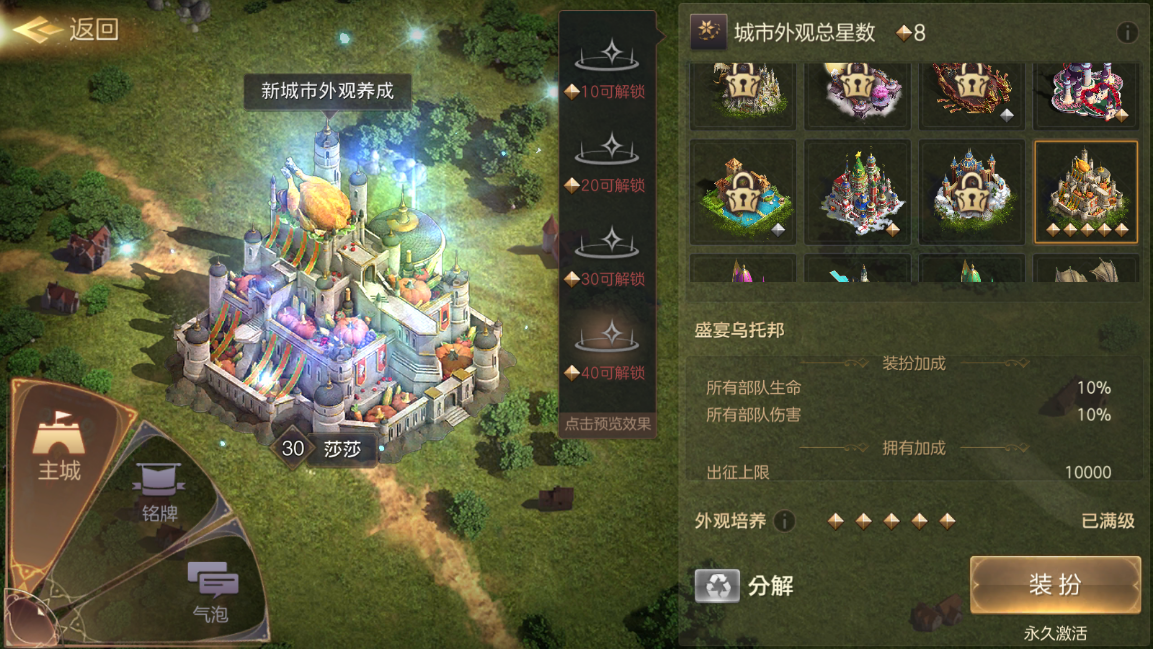Screen dimensions: 1153x649
Task: Select the Christmas tree city skin
Action: point(857,191)
